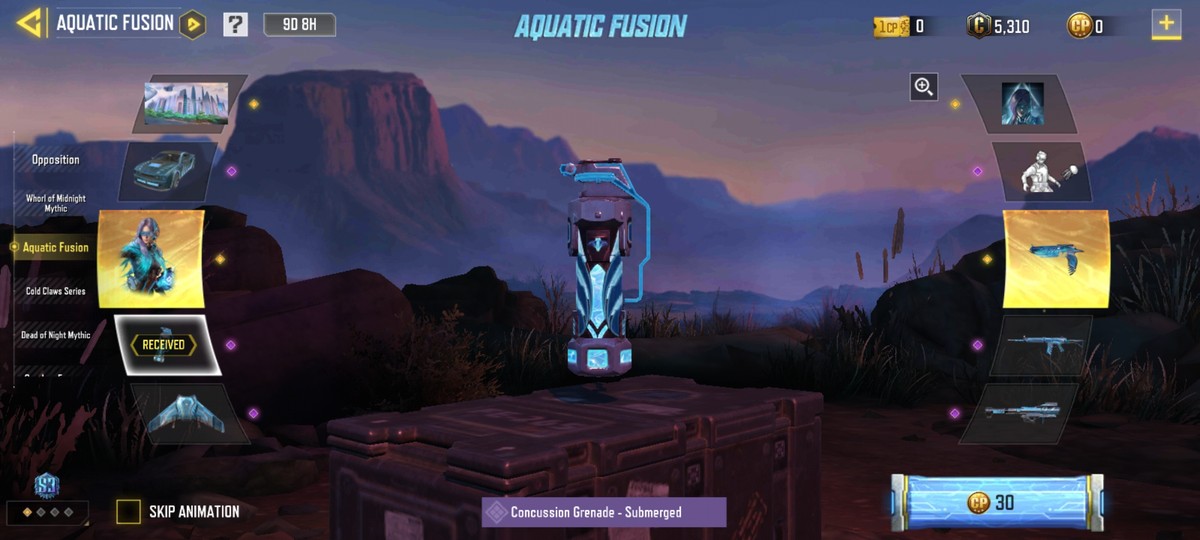Tap the Concussion Grenade - Submerged label
The image size is (1200, 540).
click(604, 512)
